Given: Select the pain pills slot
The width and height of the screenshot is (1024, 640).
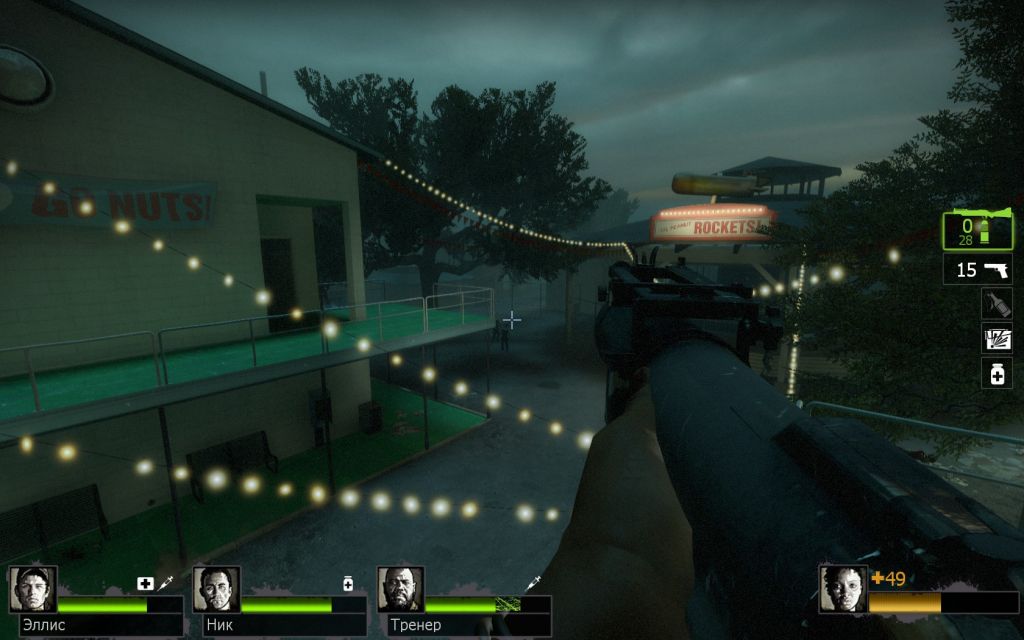Looking at the screenshot, I should click(996, 374).
